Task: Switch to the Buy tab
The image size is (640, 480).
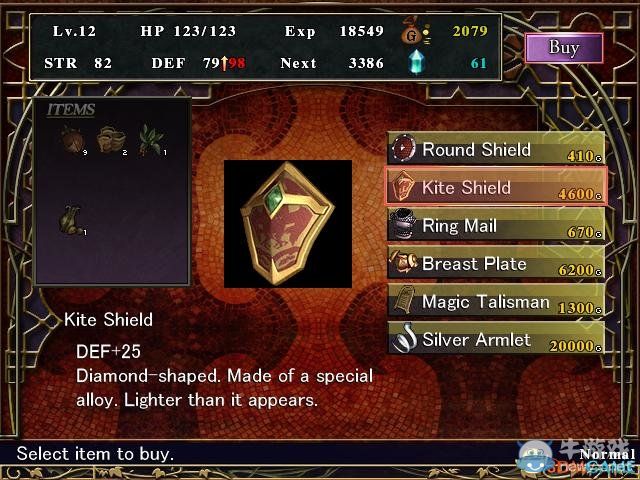Action: (564, 47)
